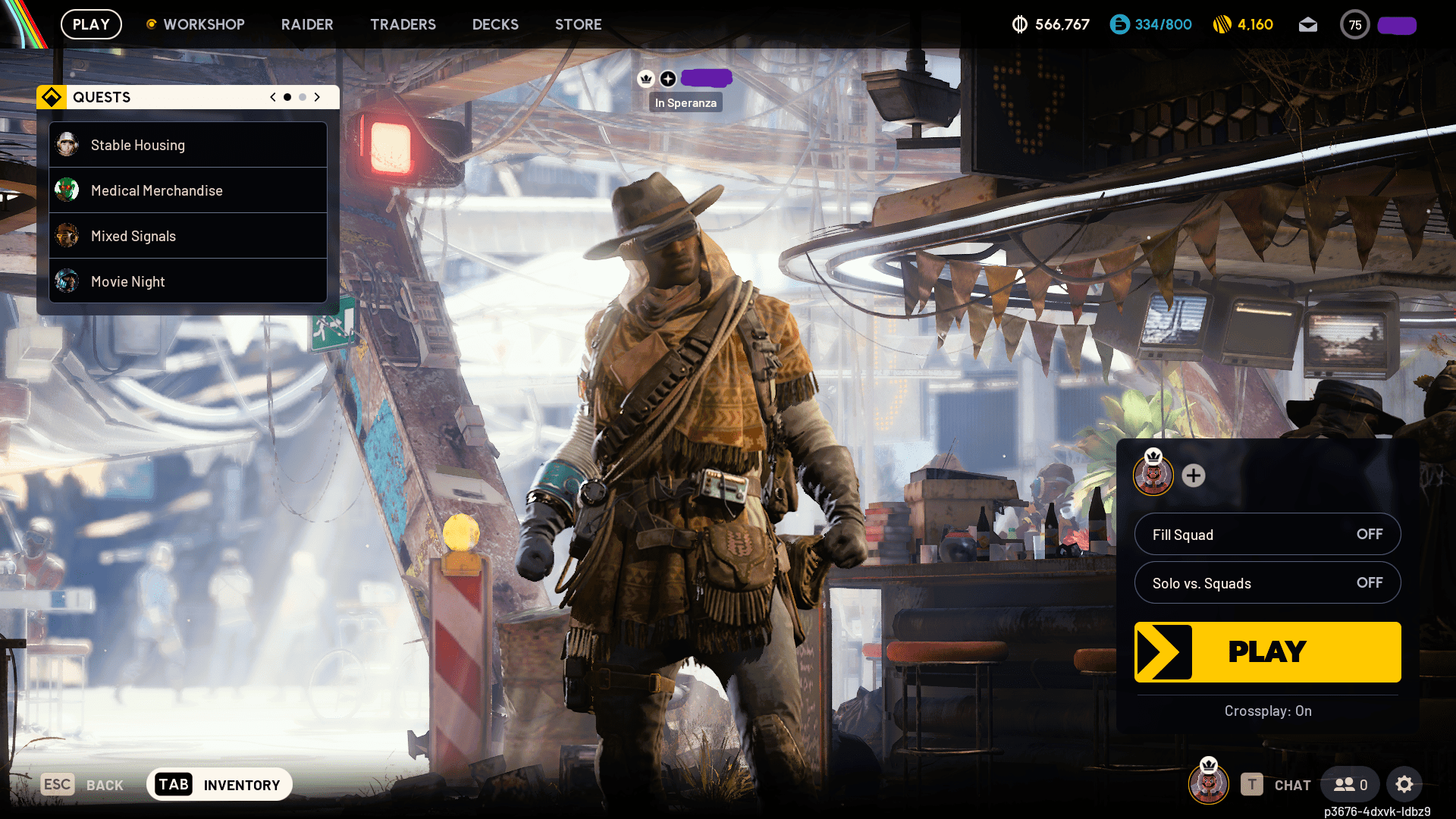Click the Stable Housing quest icon

coord(67,145)
